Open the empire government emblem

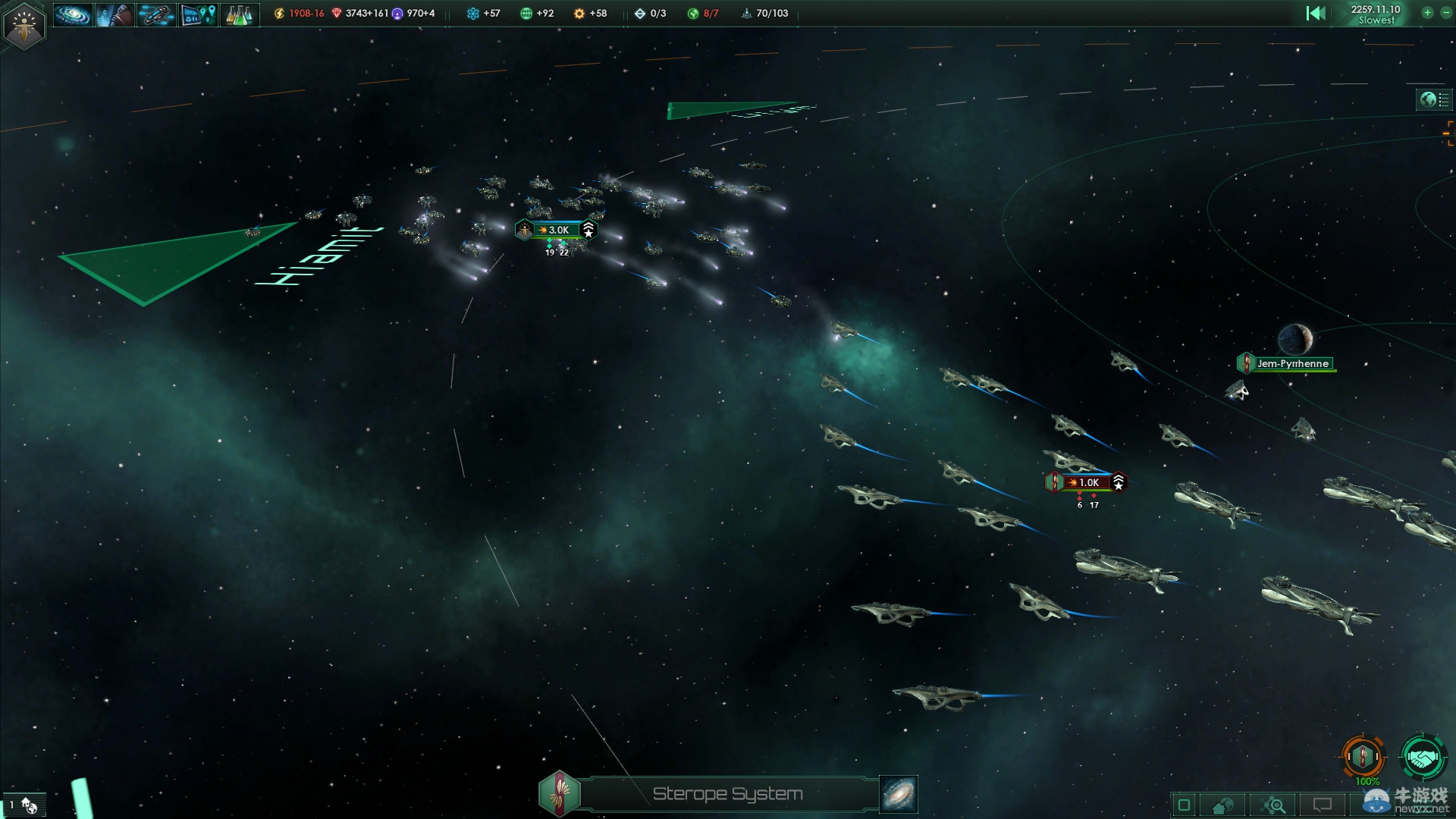coord(24,26)
